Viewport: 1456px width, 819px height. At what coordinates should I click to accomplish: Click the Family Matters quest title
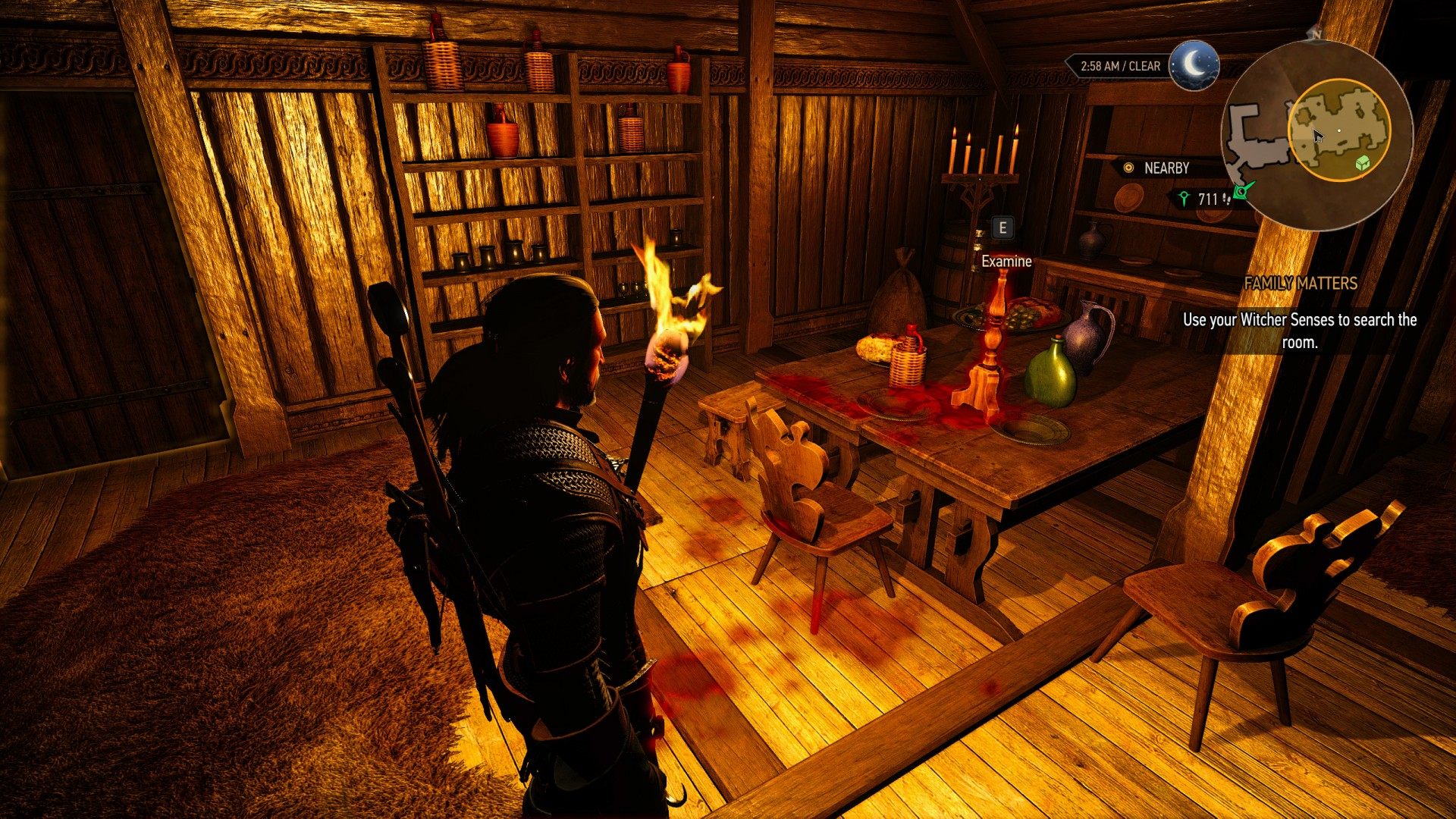pos(1300,284)
